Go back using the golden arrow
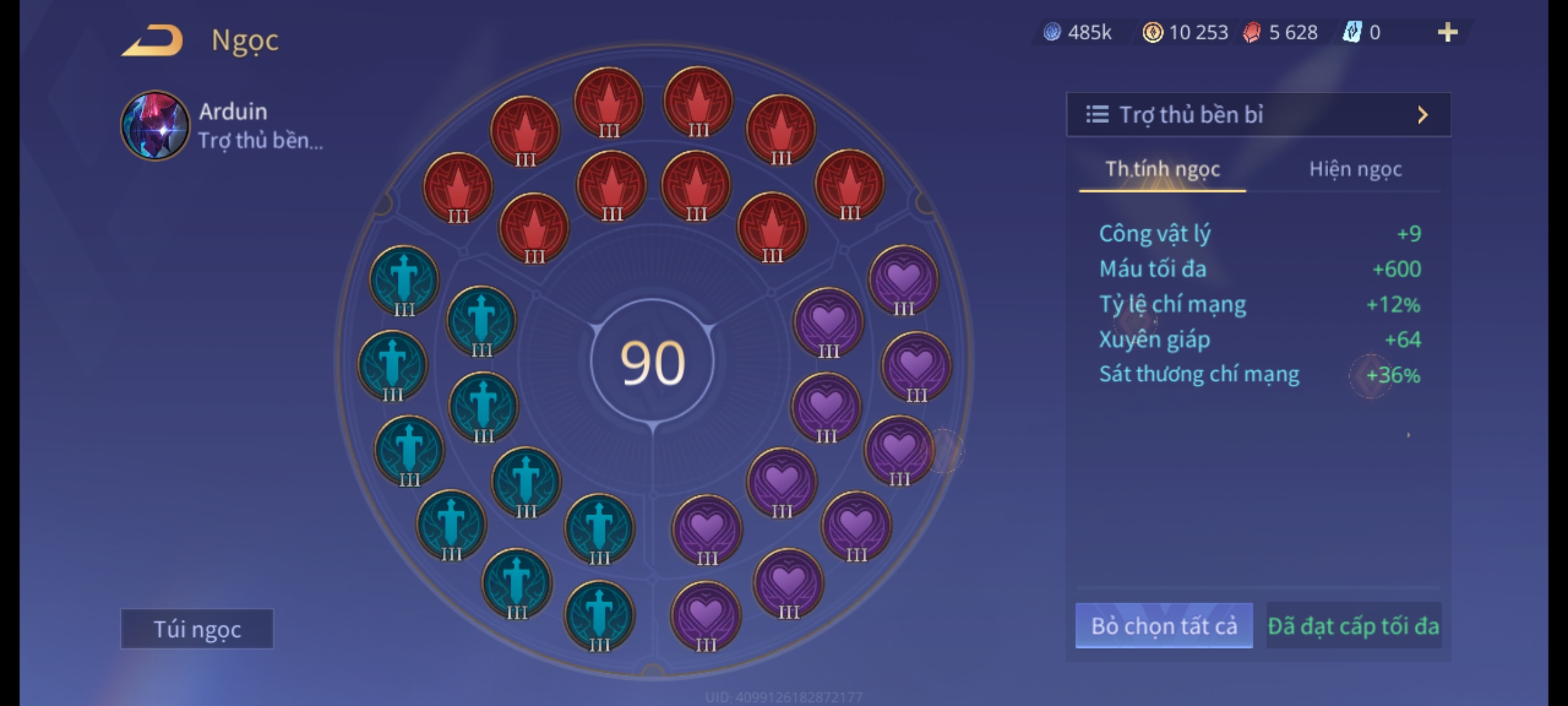Viewport: 1568px width, 706px height. (x=152, y=41)
